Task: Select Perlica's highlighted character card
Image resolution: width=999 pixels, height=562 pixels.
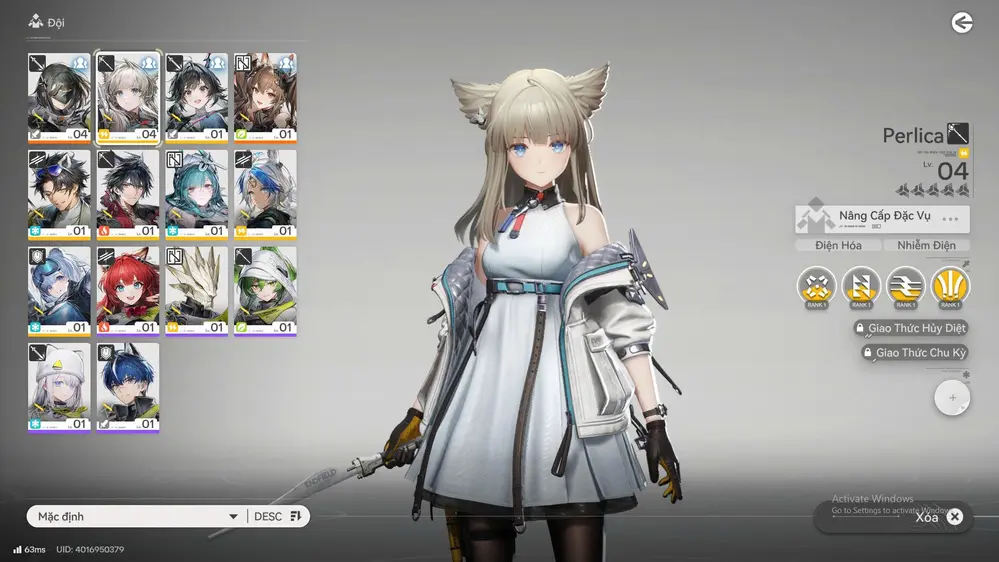Action: coord(128,98)
